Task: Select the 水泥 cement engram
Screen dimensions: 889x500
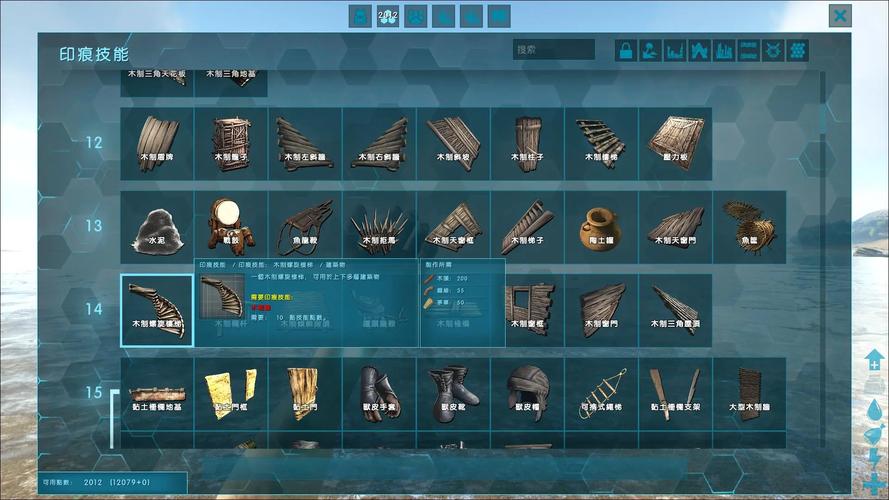Action: coord(157,227)
